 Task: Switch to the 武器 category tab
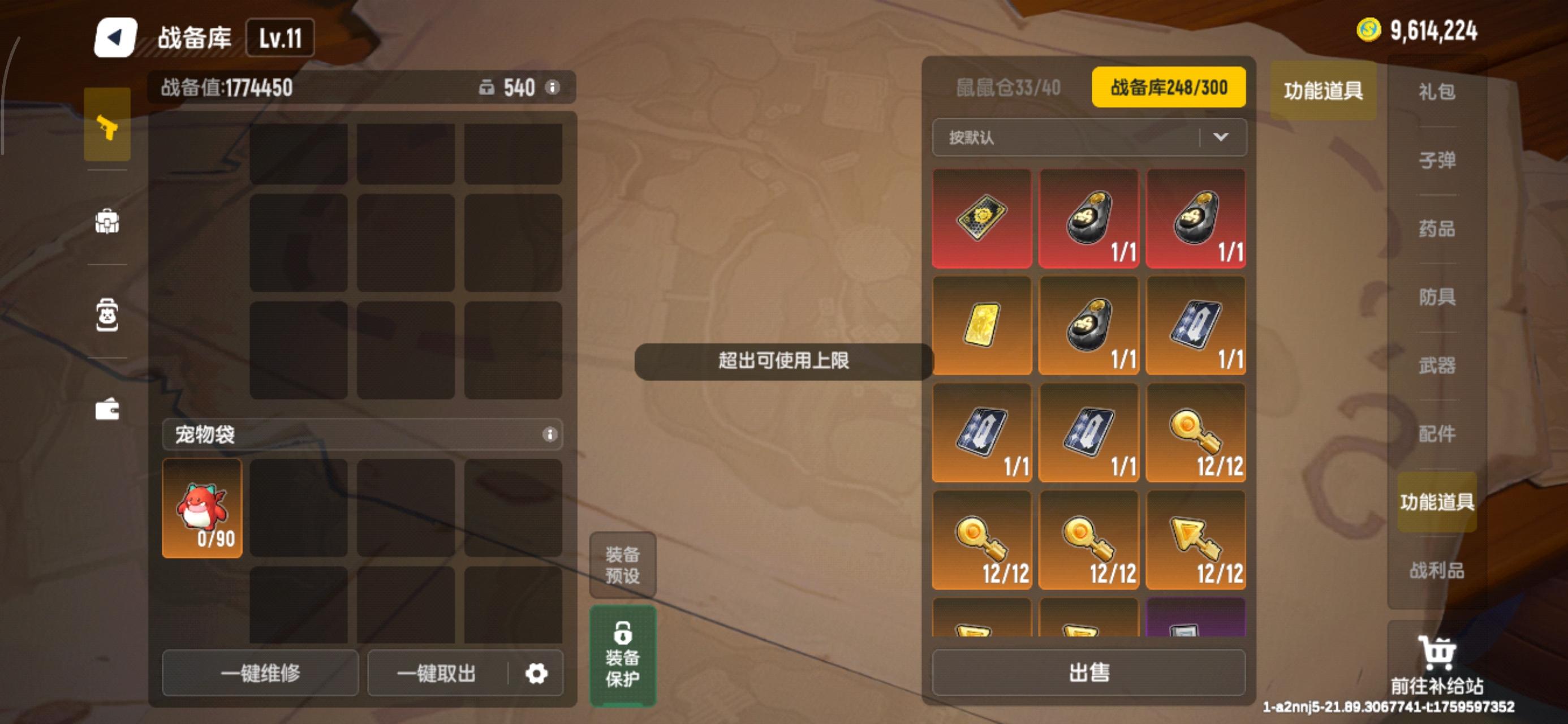(x=1437, y=366)
